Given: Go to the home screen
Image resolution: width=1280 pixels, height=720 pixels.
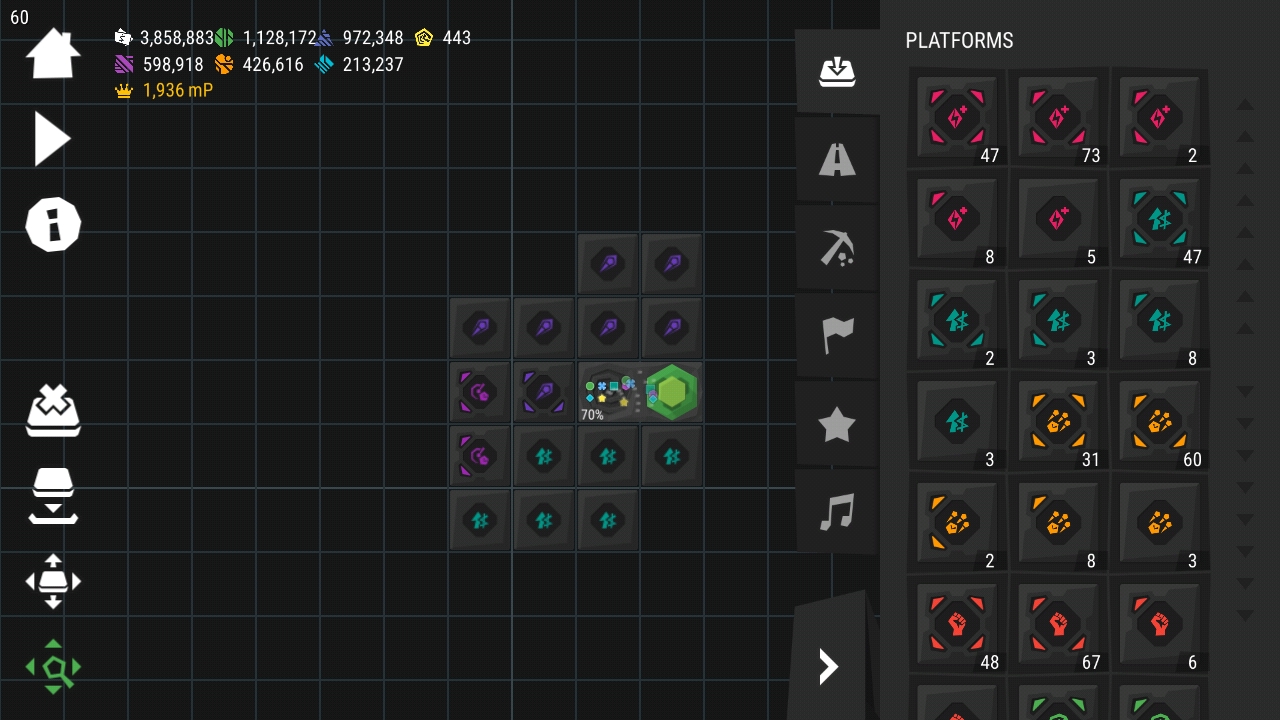Looking at the screenshot, I should [x=53, y=54].
